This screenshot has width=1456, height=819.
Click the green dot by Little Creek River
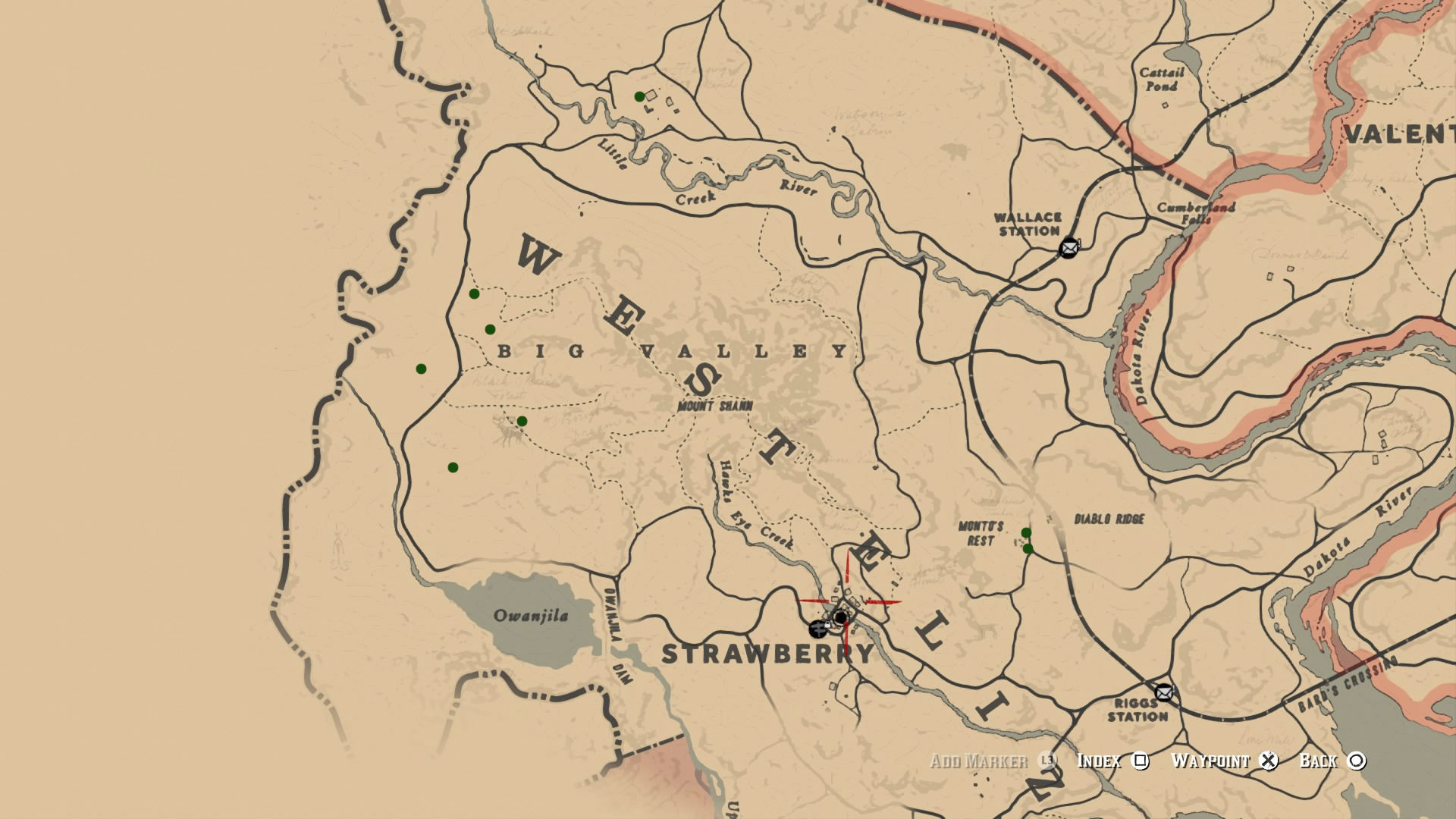coord(638,96)
